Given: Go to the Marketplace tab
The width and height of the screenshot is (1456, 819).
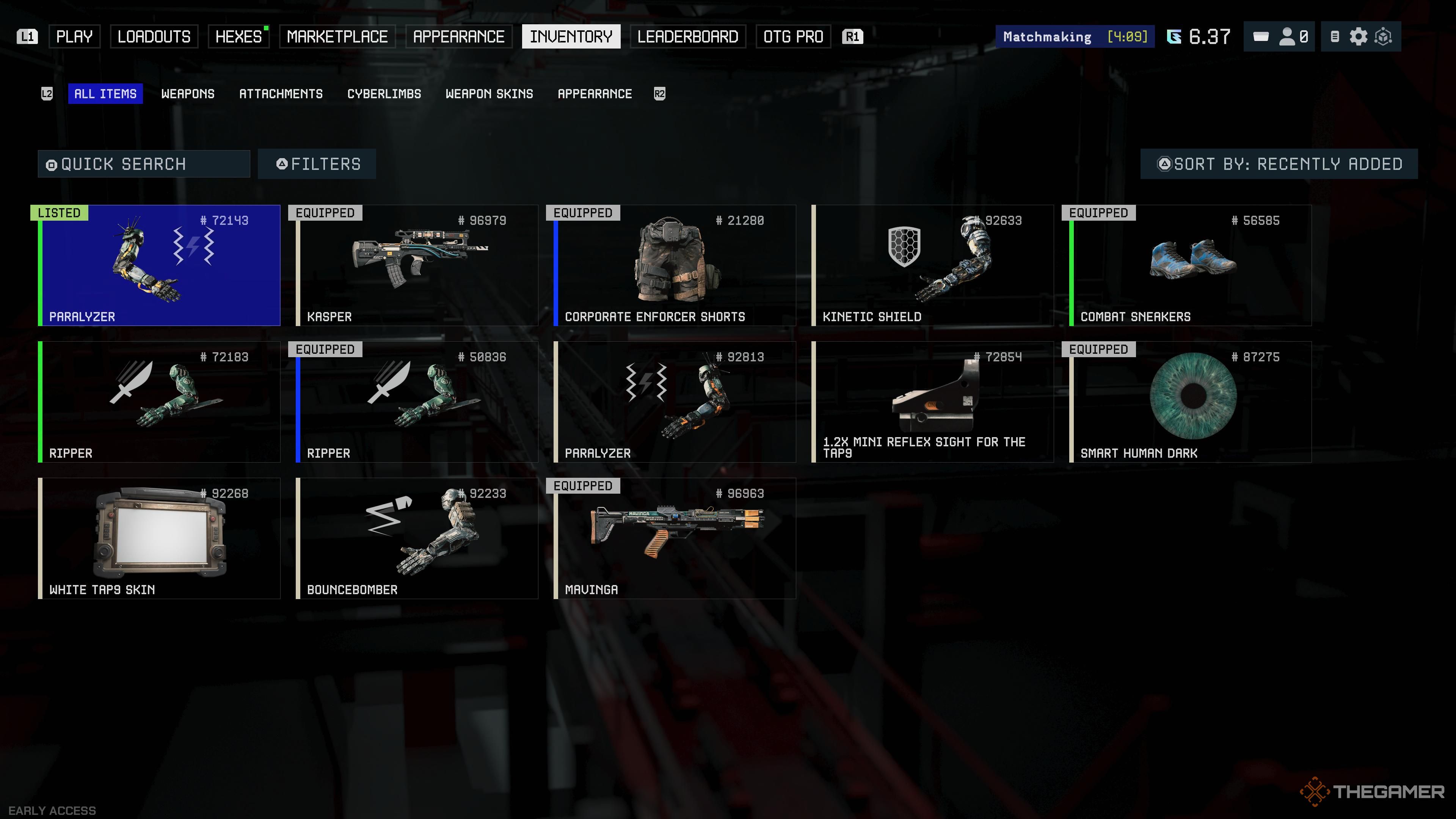Looking at the screenshot, I should [x=337, y=37].
